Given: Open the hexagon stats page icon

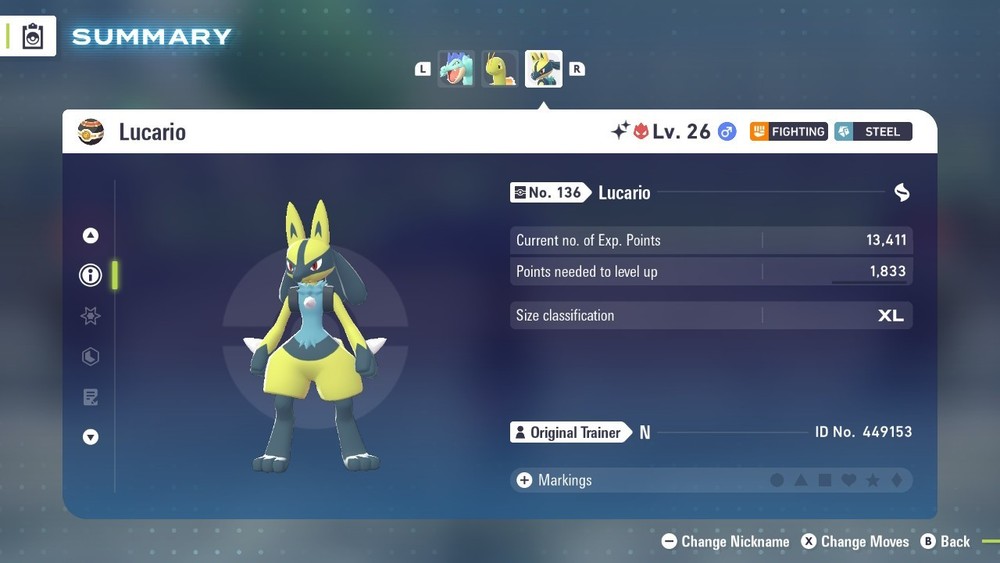Looking at the screenshot, I should [x=91, y=357].
